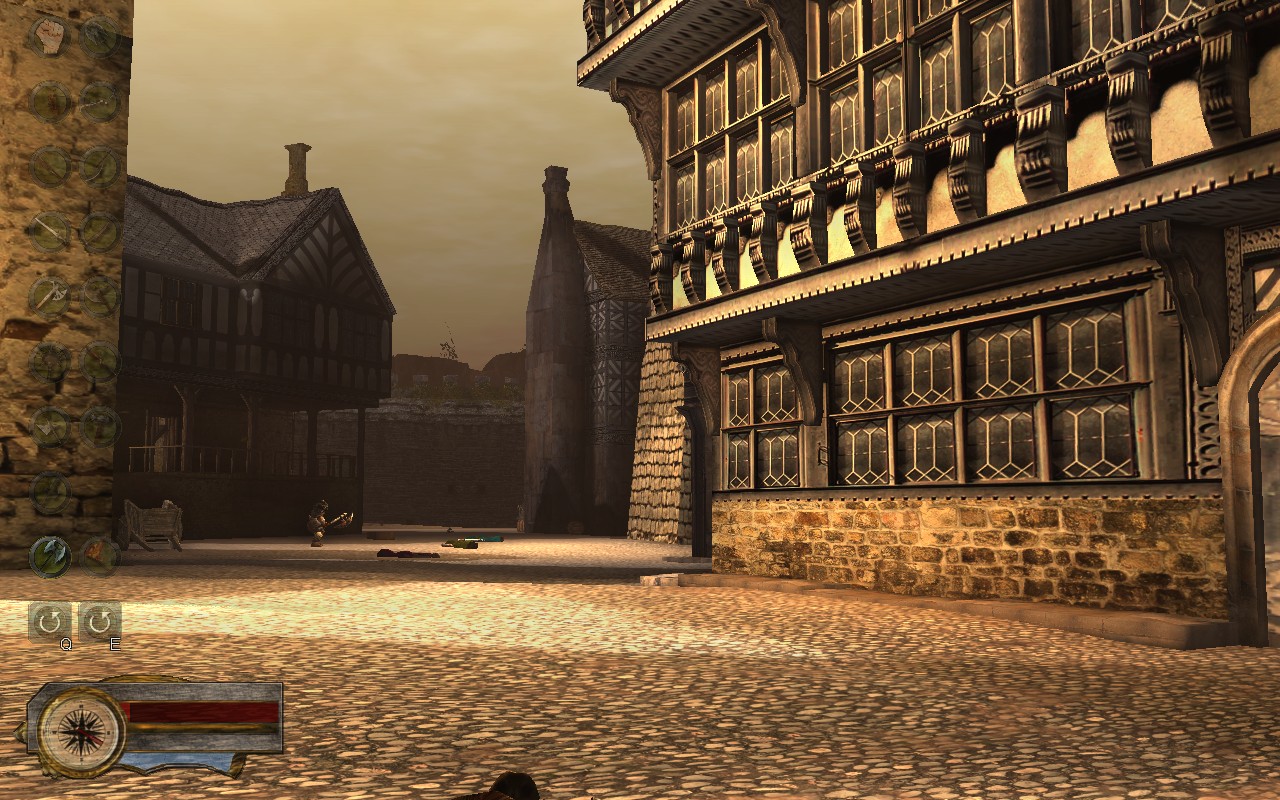Image resolution: width=1280 pixels, height=800 pixels.
Task: Click the blue stamina strip below the health bar
Action: [x=179, y=760]
